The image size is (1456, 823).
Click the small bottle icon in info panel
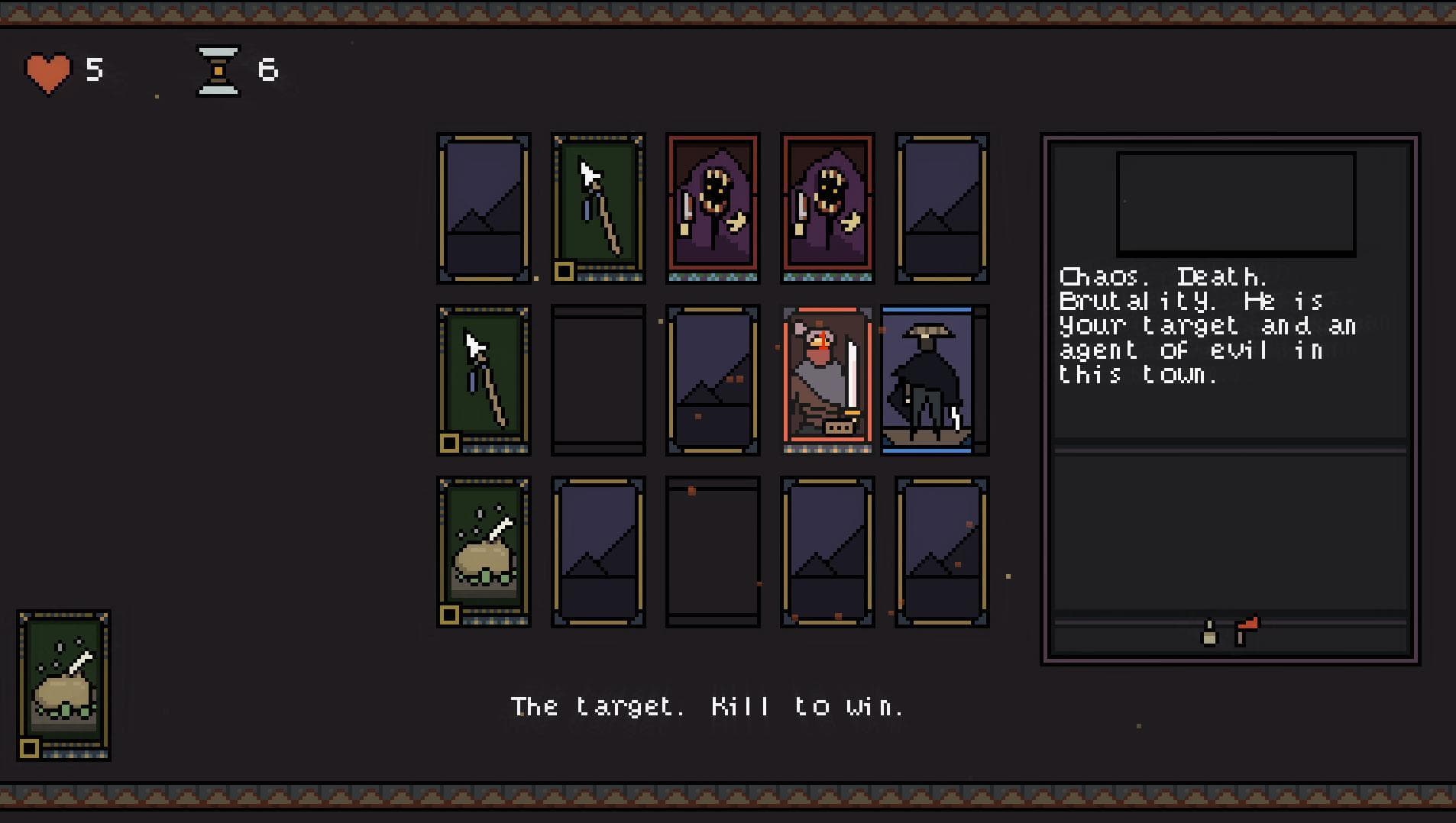tap(1209, 633)
